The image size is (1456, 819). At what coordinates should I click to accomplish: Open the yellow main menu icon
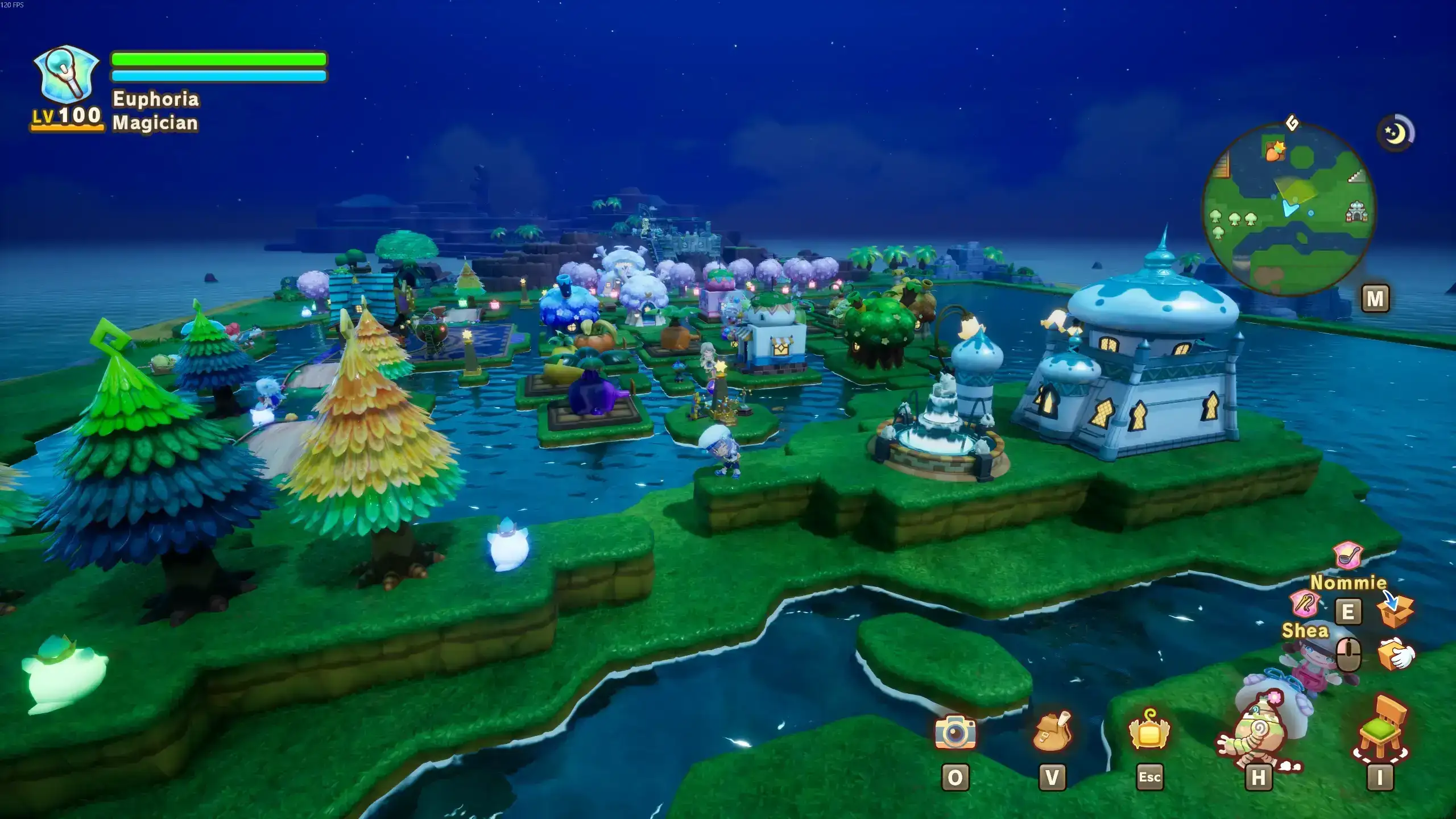1149,731
